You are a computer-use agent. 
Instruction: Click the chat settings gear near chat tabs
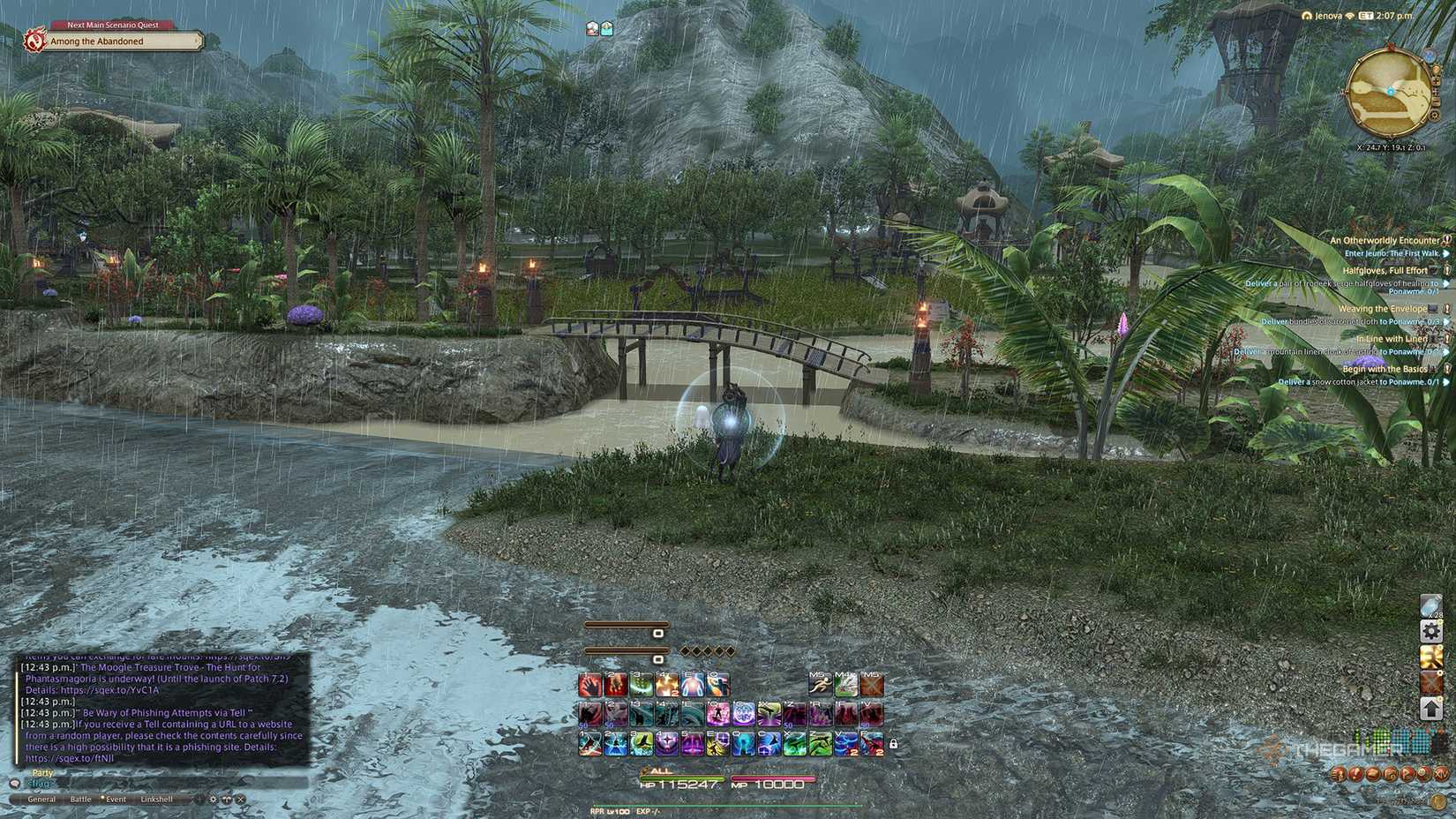(213, 800)
